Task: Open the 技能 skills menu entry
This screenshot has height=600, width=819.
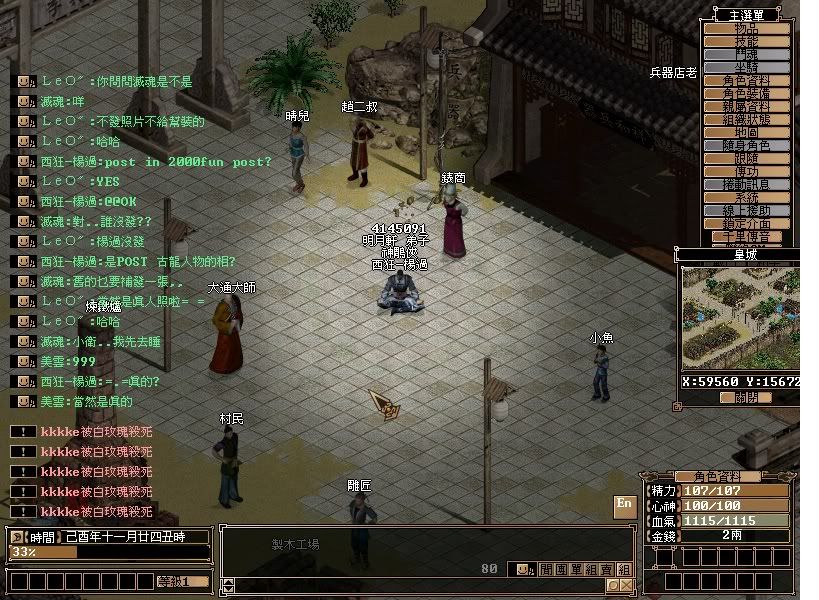Action: [747, 42]
